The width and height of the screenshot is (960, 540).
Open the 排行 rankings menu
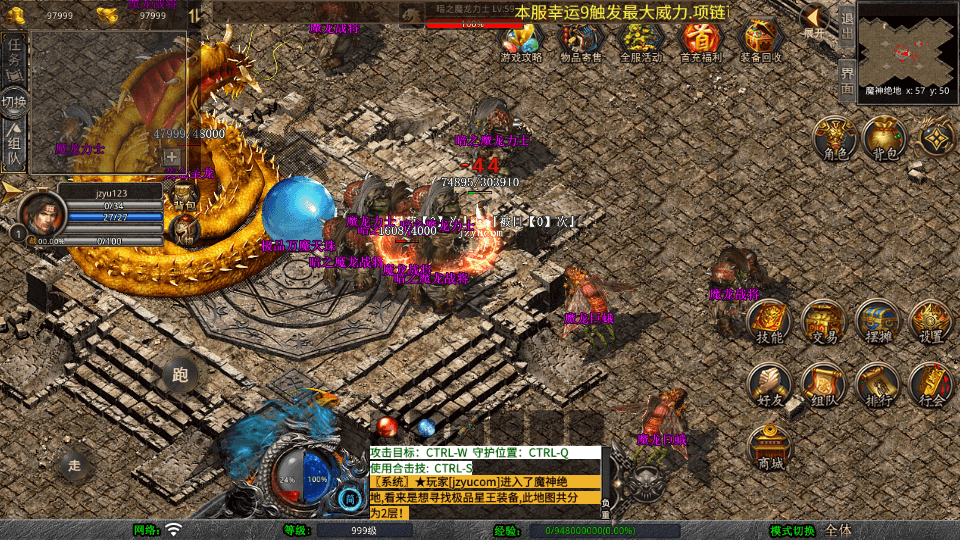(878, 383)
